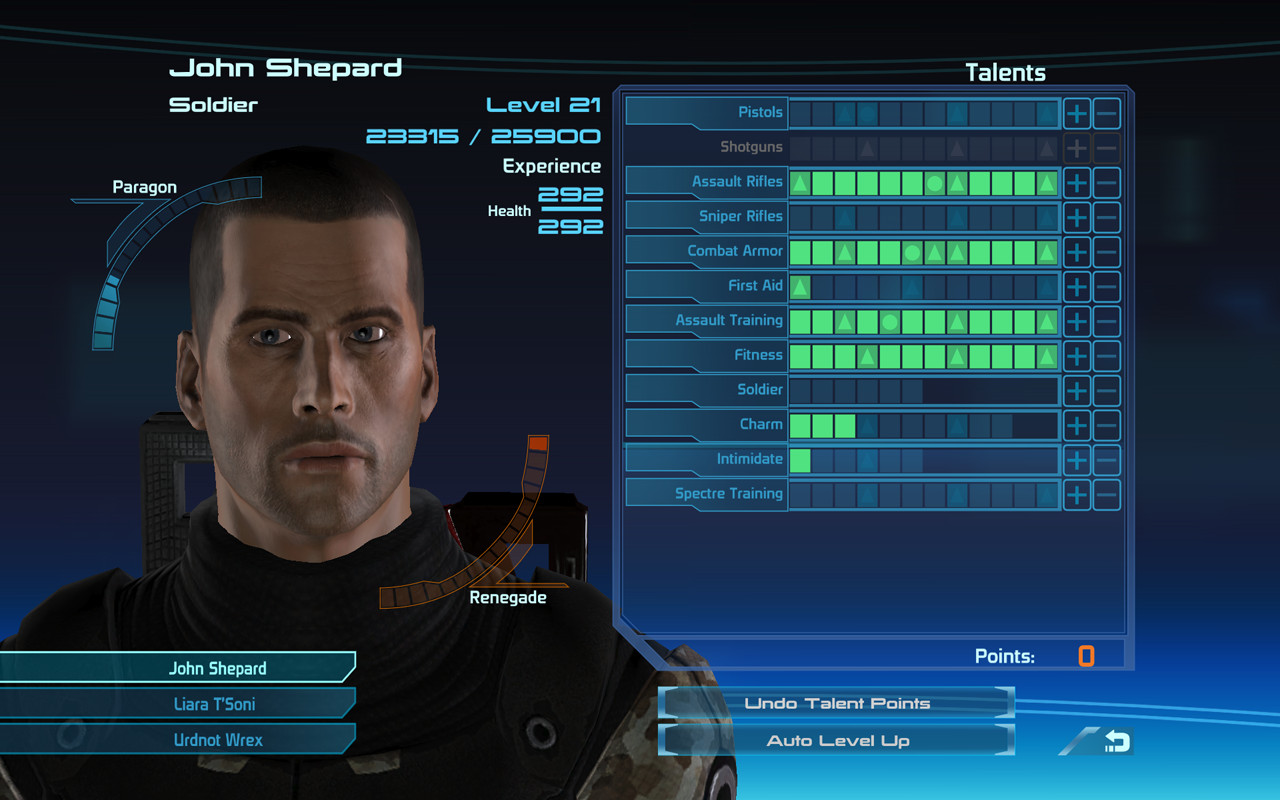Viewport: 1280px width, 800px height.
Task: Remove a point from Intimidate
Action: click(x=1107, y=459)
